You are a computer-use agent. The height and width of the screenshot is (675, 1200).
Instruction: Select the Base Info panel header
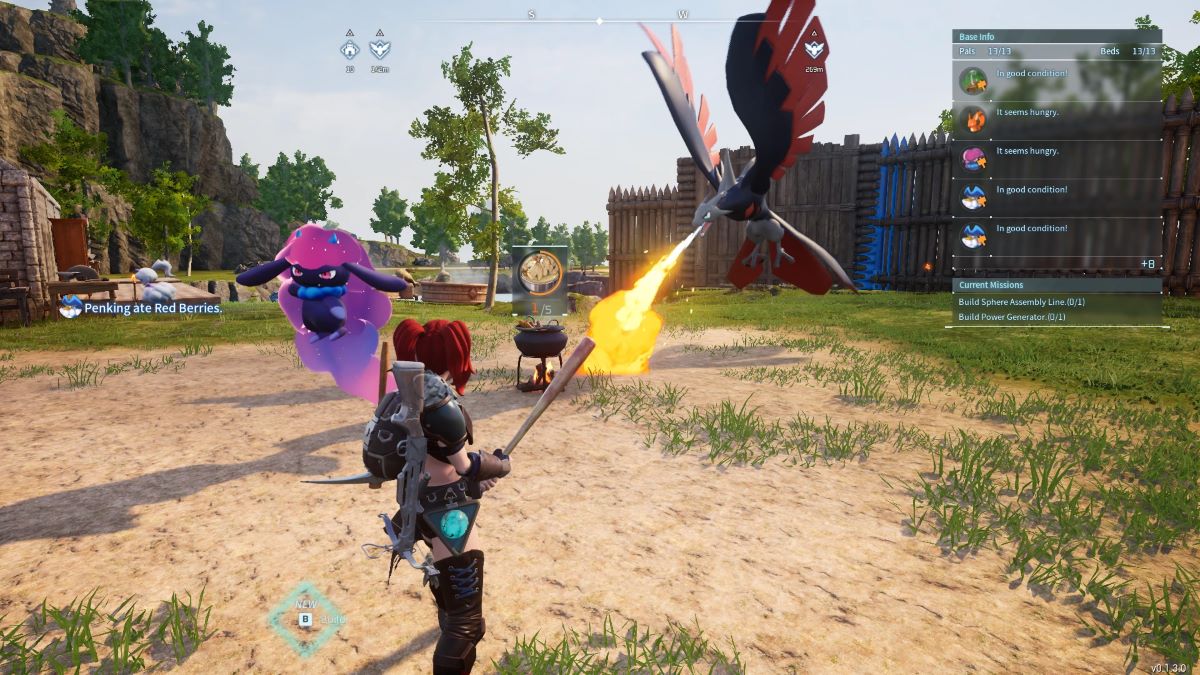1056,36
